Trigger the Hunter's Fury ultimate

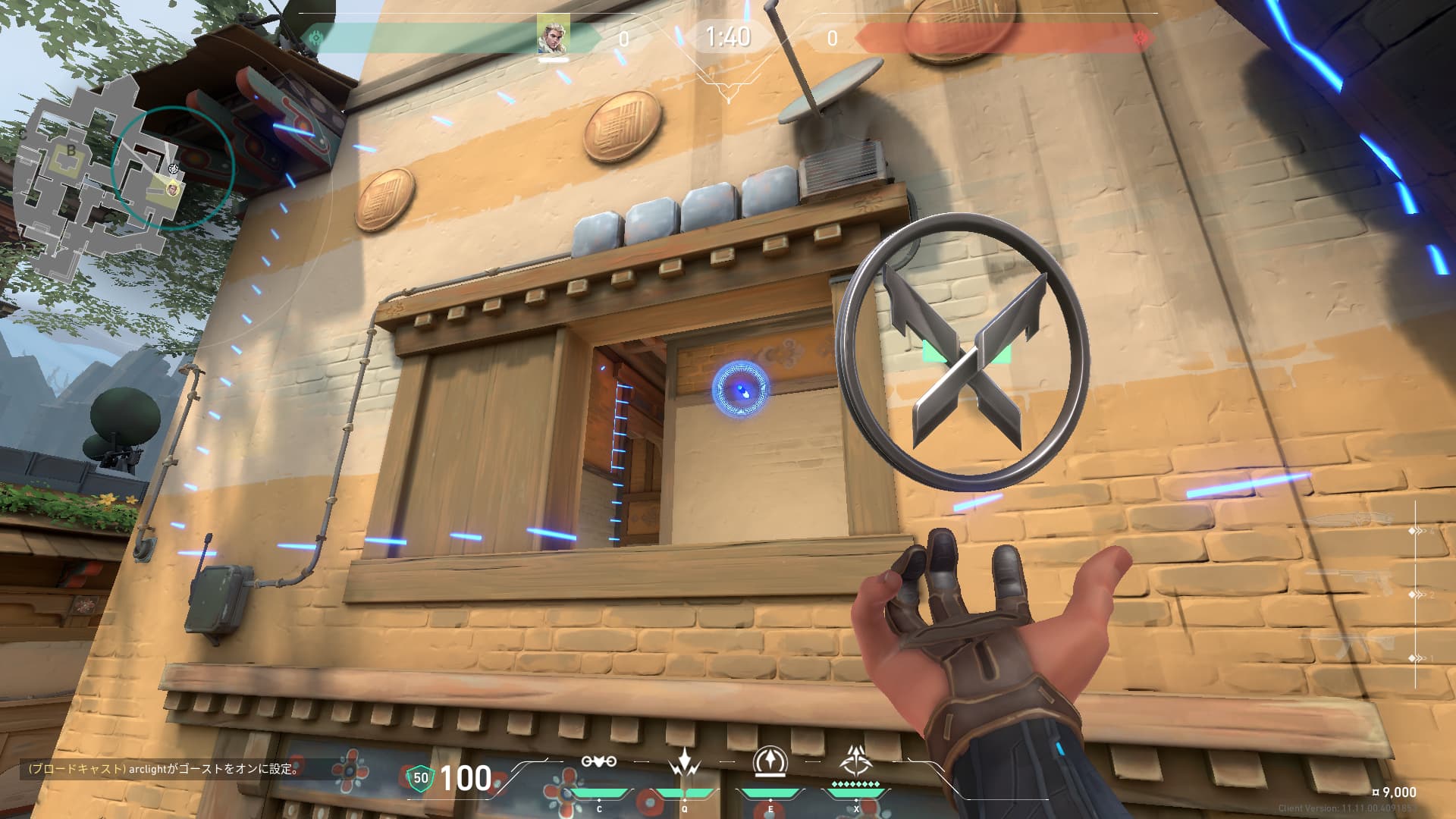[855, 761]
